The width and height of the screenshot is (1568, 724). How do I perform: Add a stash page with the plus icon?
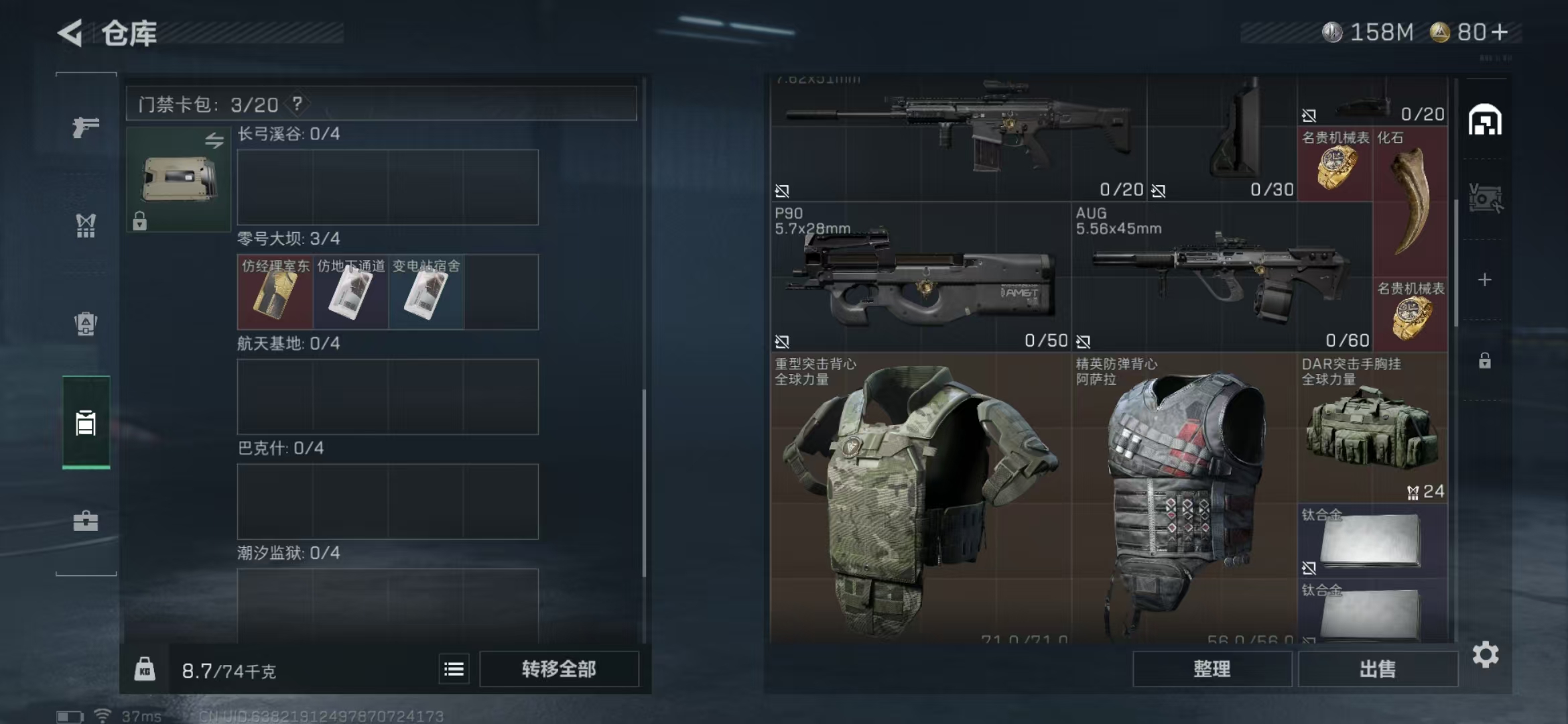[1485, 280]
